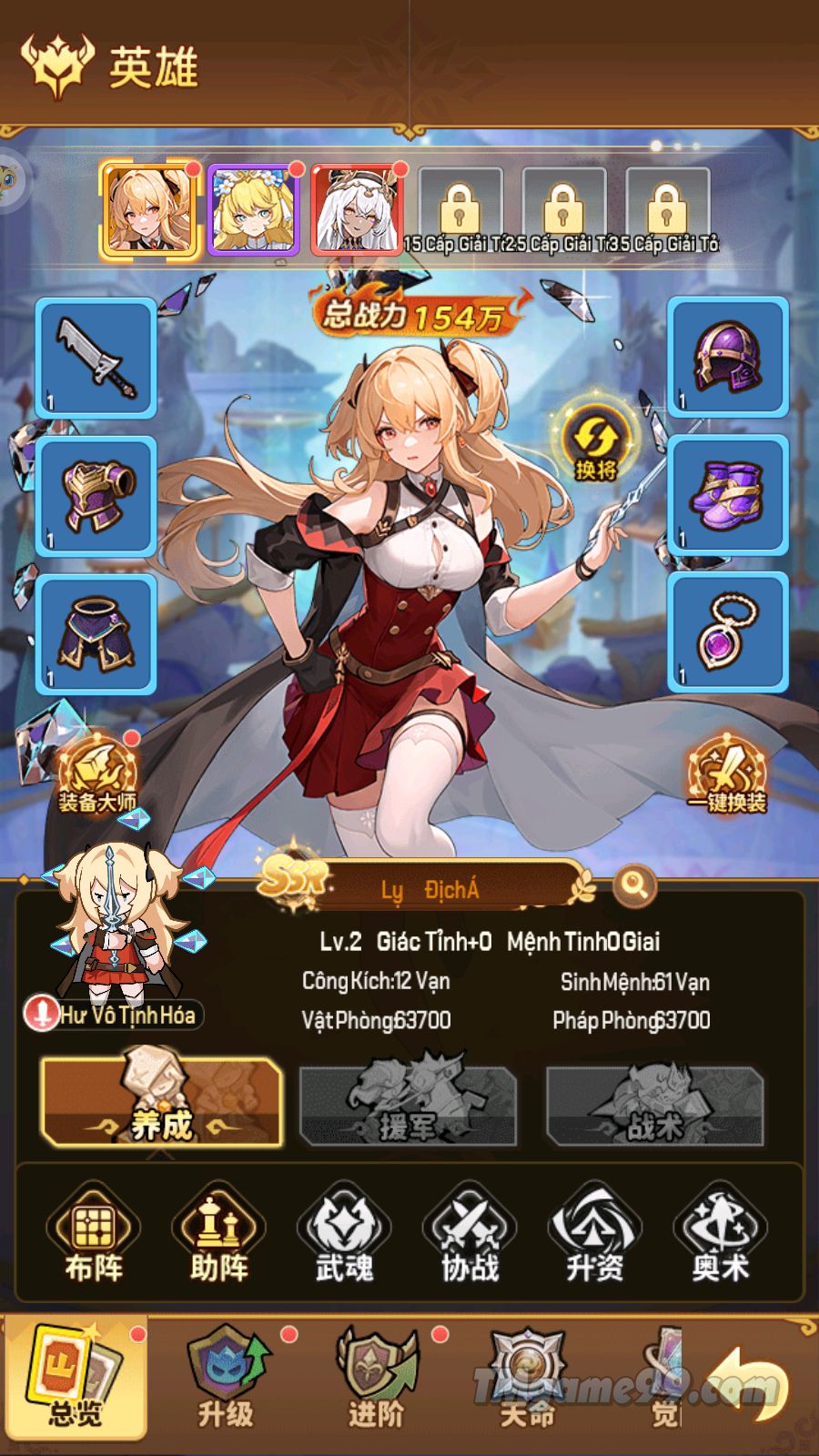
Task: Click the magnifier hero details button
Action: (x=634, y=884)
